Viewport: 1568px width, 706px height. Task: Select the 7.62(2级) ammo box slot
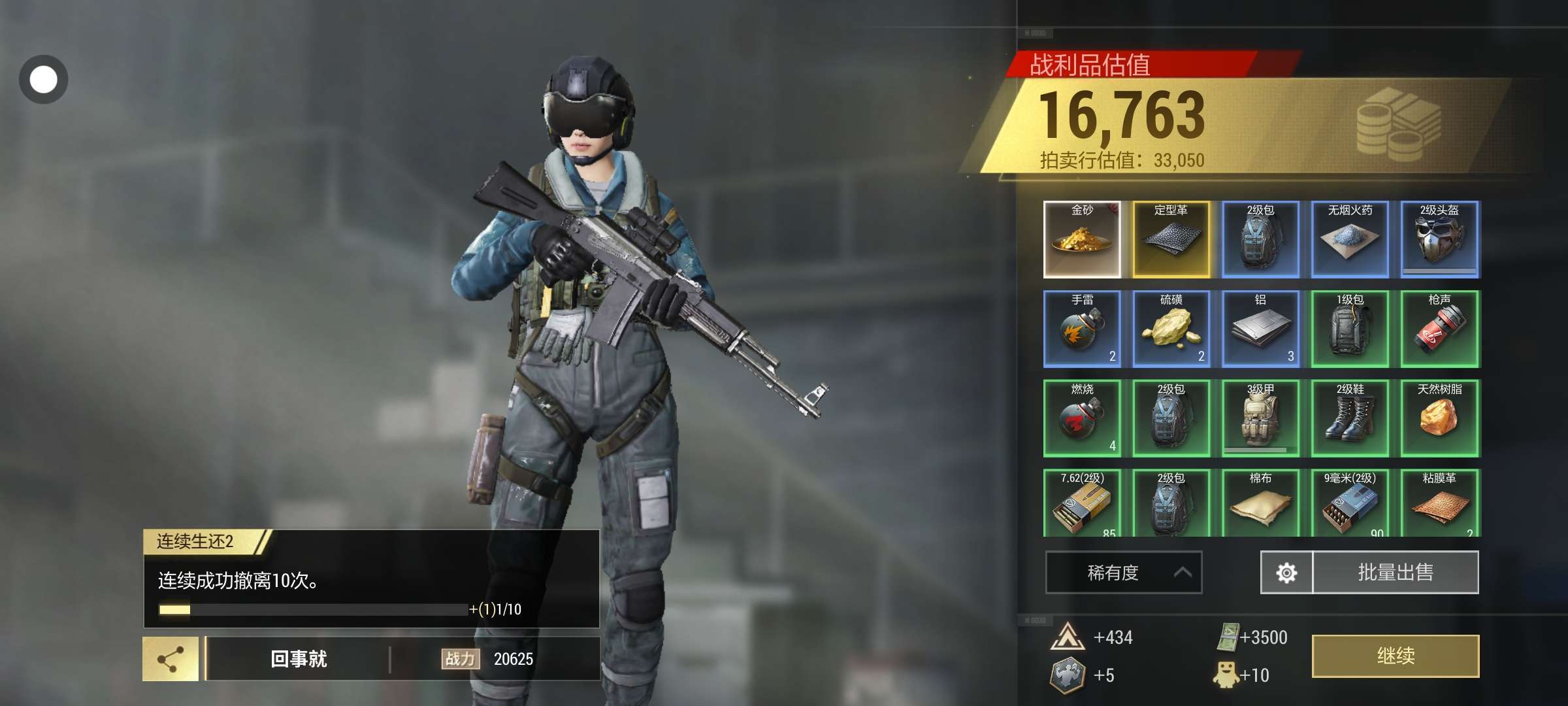[1082, 503]
